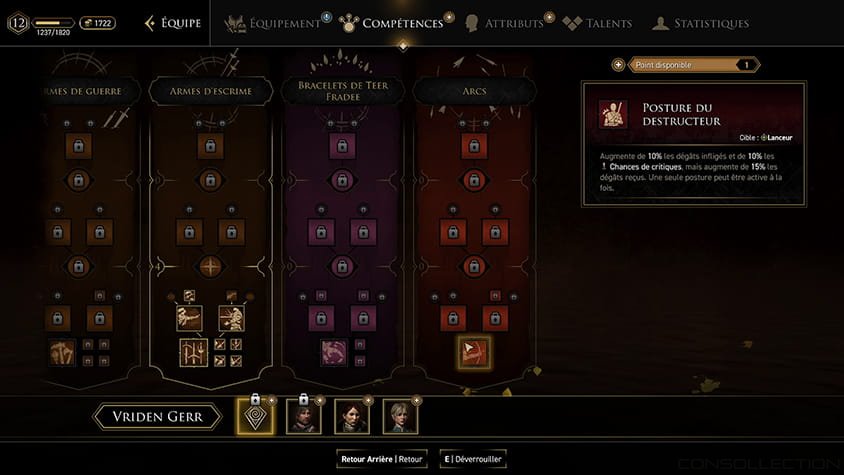Click the Point disponible plus icon
This screenshot has width=844, height=475.
[x=619, y=65]
